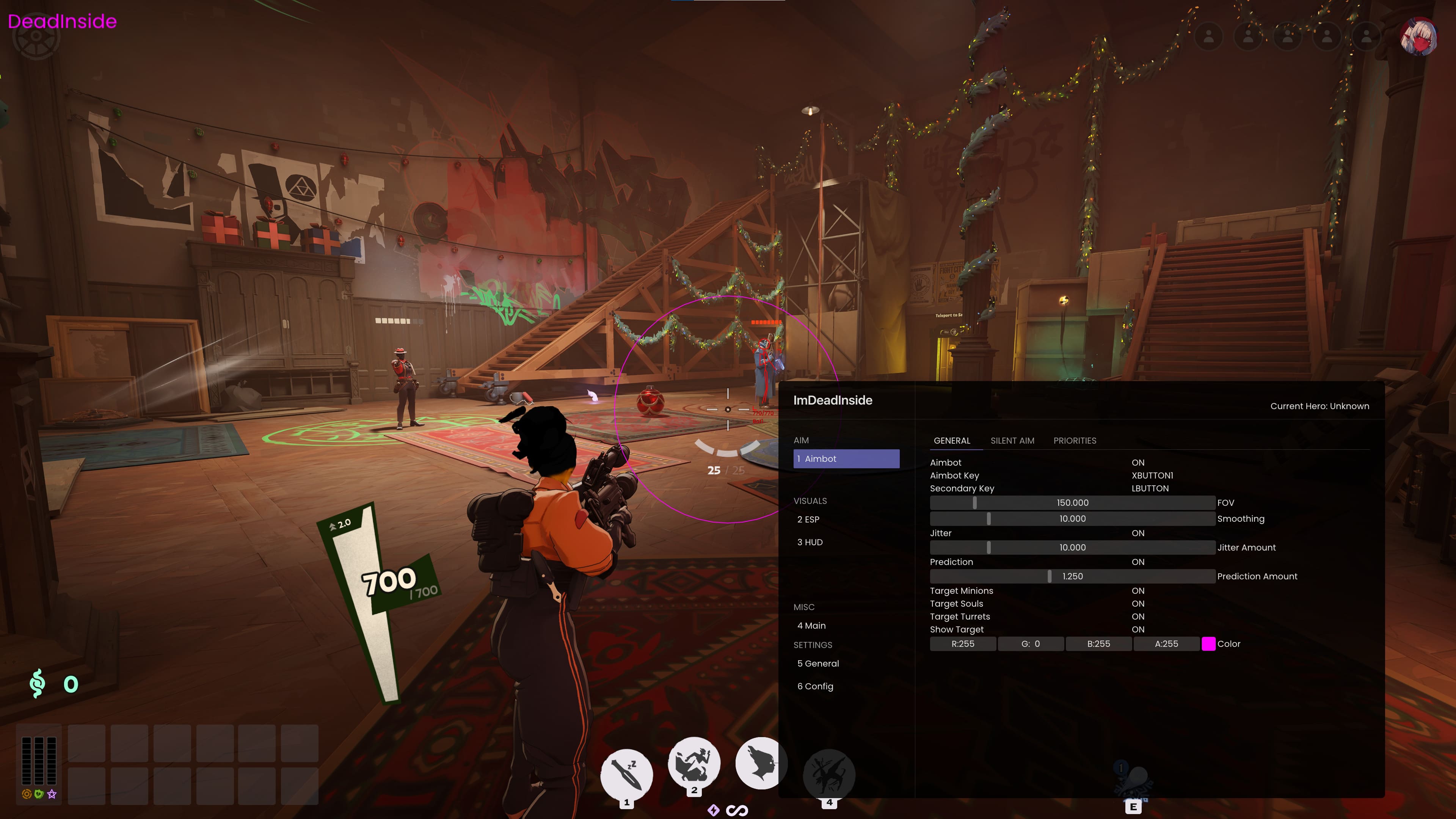Select the General tab
Viewport: 1456px width, 819px height.
(x=952, y=441)
